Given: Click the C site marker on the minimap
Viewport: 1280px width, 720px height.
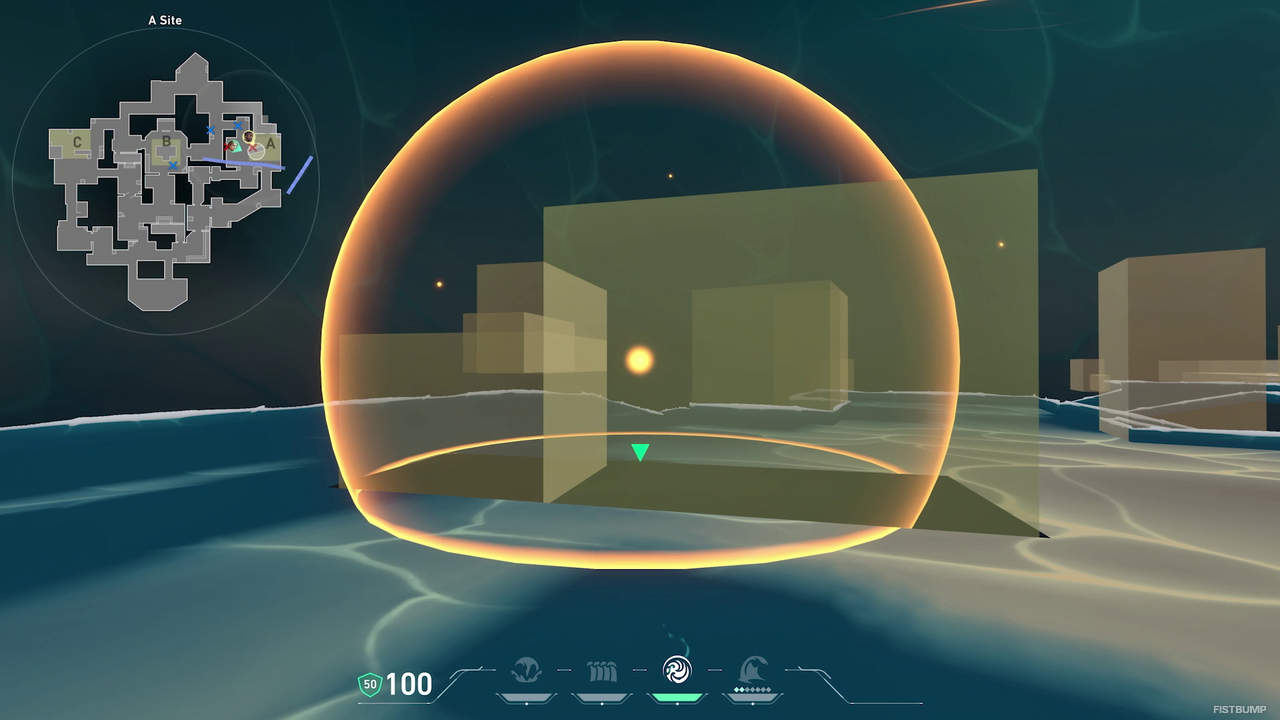Looking at the screenshot, I should [x=75, y=142].
